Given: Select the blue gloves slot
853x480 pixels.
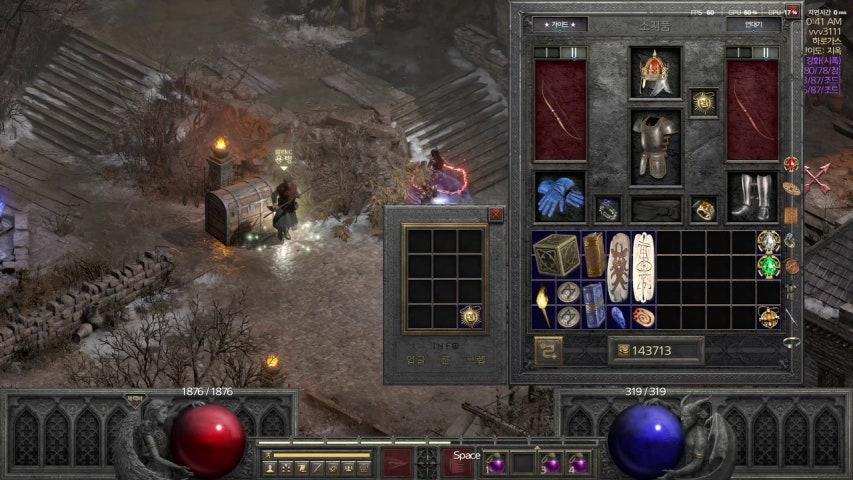Looking at the screenshot, I should tap(559, 196).
